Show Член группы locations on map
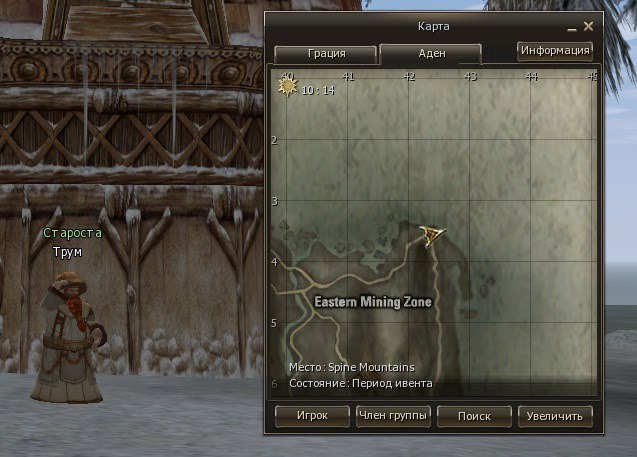The height and width of the screenshot is (457, 637). (393, 415)
